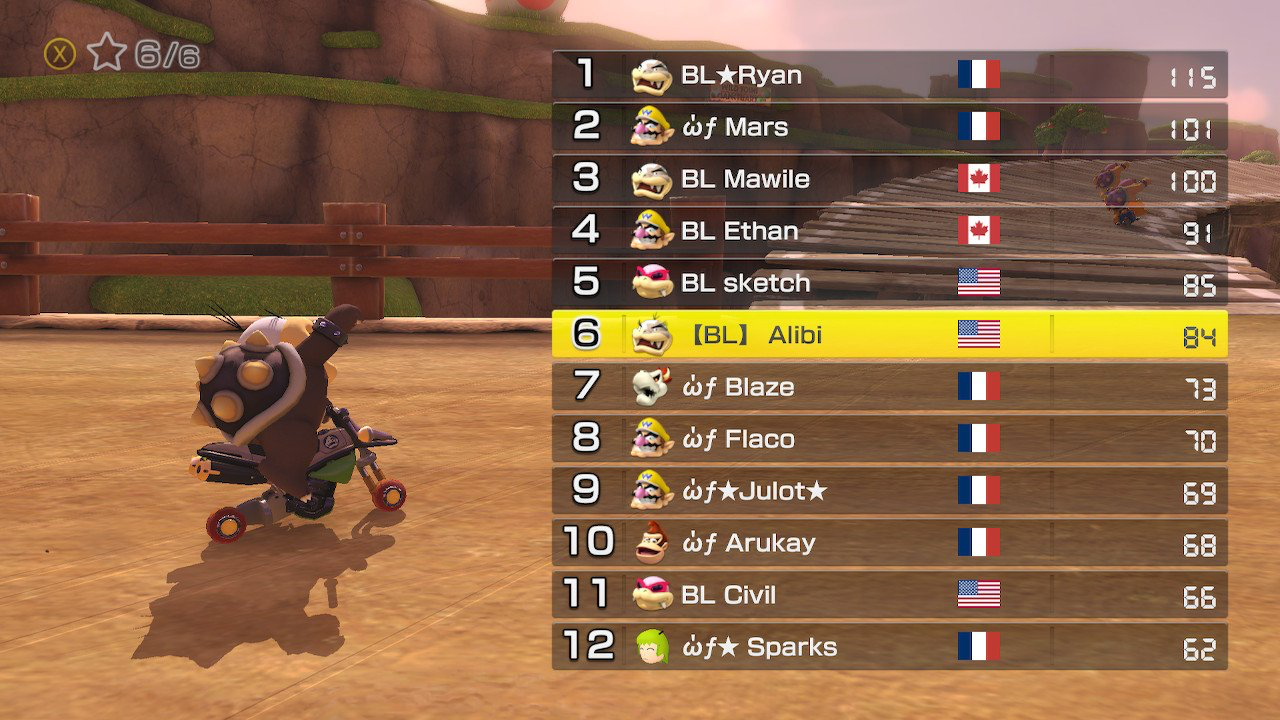1280x720 pixels.
Task: Select the BL Civil player row
Action: point(889,595)
